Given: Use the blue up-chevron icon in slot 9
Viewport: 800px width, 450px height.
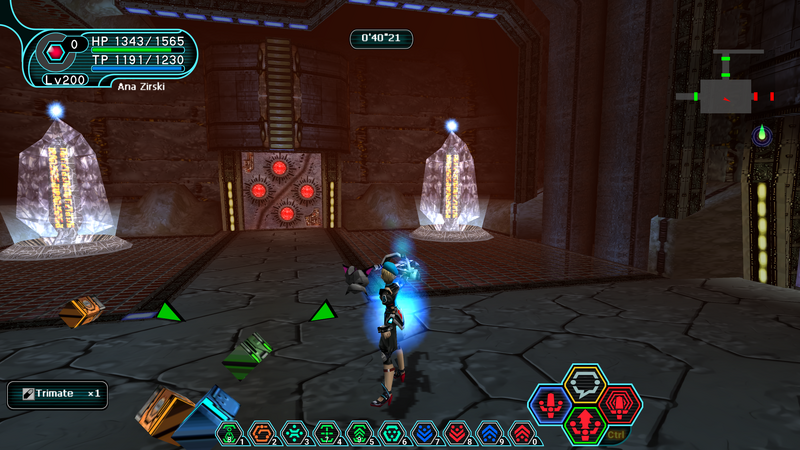Looking at the screenshot, I should point(490,432).
